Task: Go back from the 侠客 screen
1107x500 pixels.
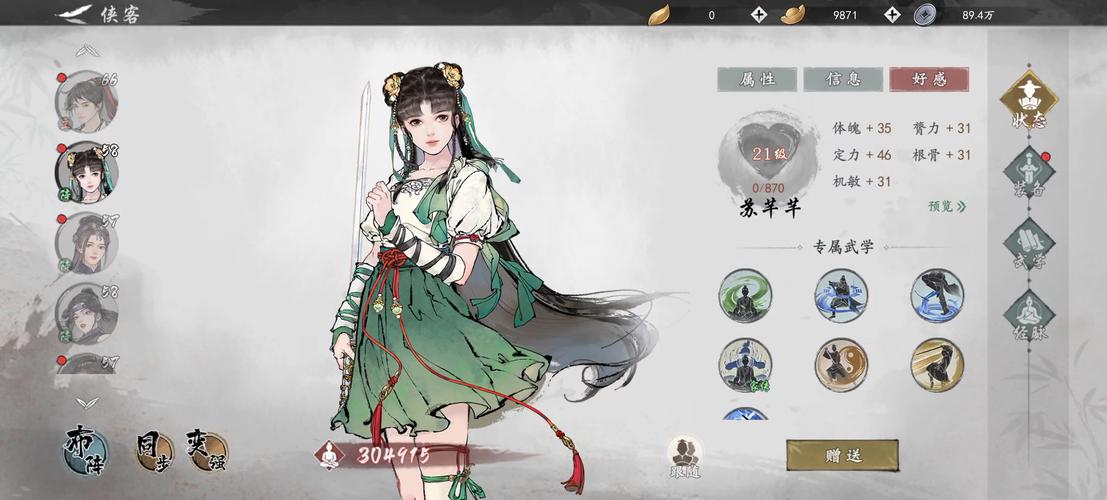Action: (72, 14)
